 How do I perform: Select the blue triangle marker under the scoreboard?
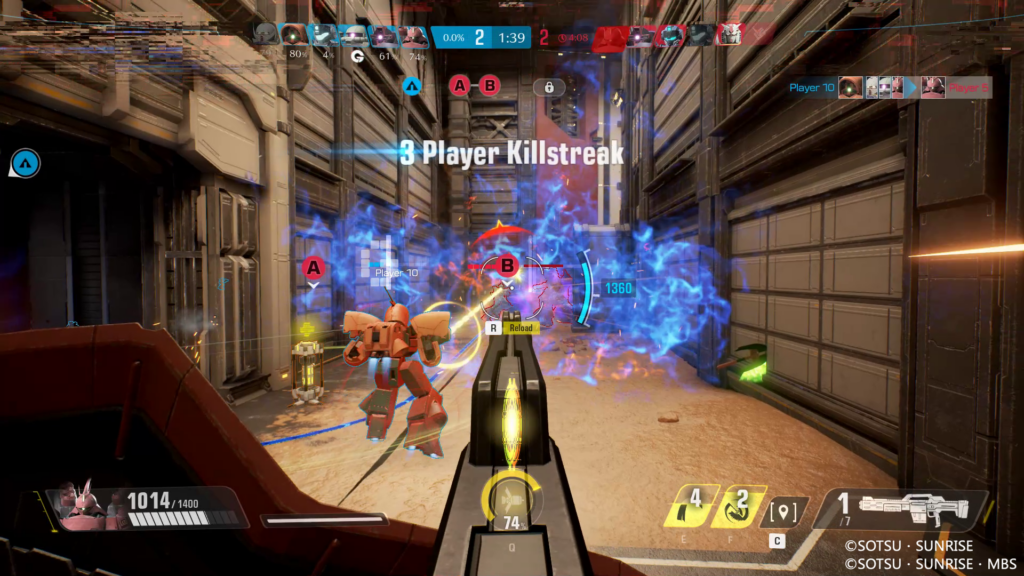tap(411, 86)
